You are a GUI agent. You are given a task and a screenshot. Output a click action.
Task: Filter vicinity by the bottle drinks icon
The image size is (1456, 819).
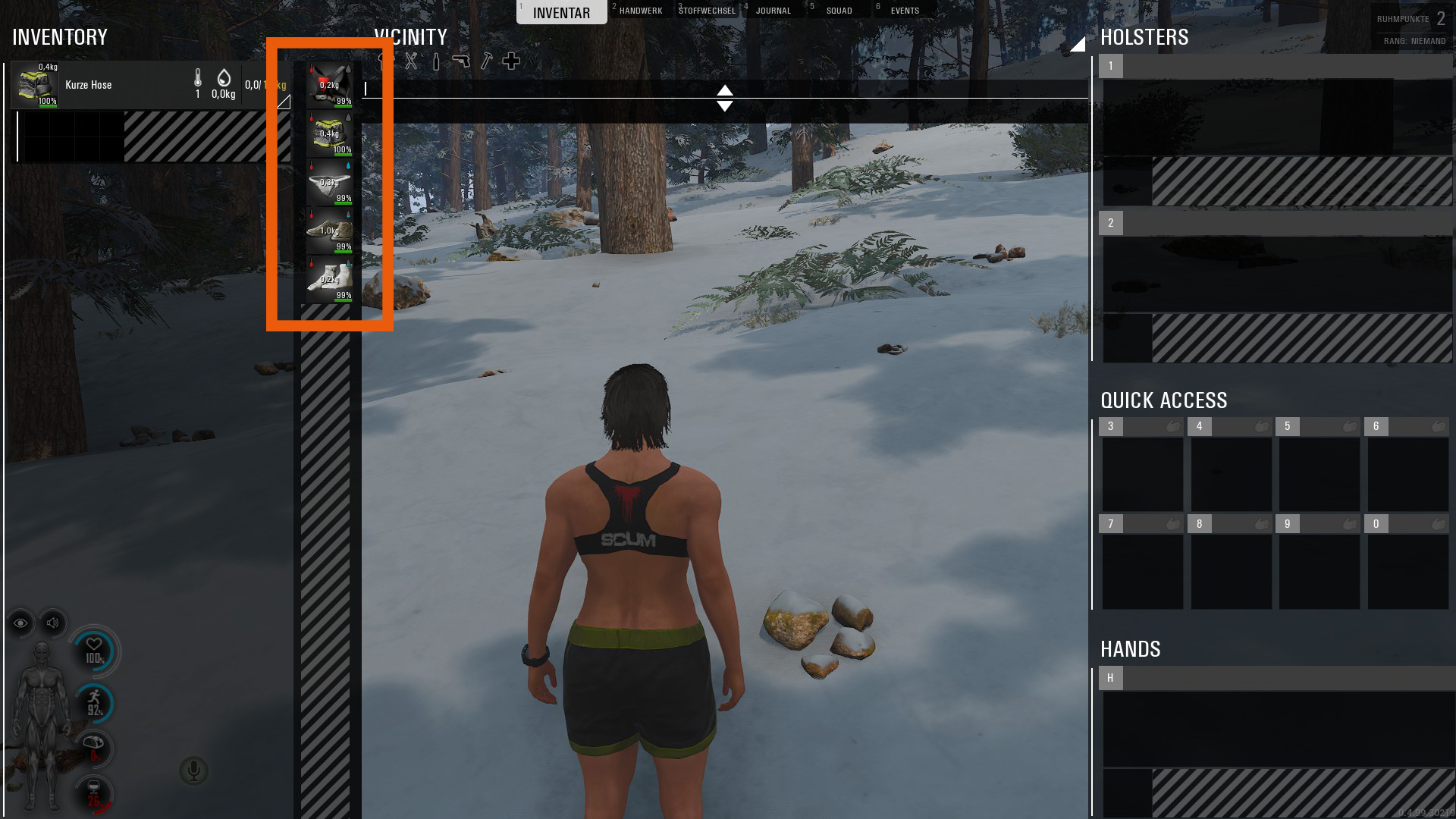pos(436,61)
